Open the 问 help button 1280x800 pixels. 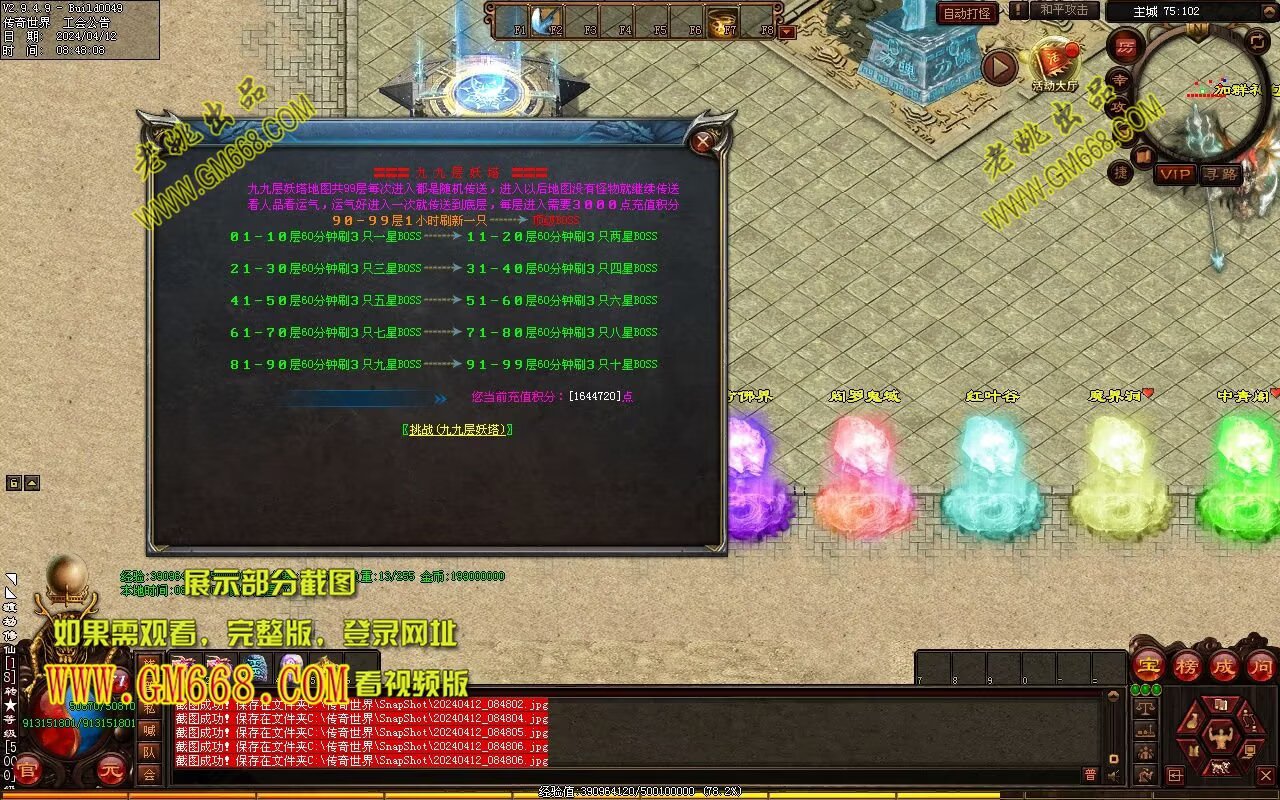tap(1260, 665)
